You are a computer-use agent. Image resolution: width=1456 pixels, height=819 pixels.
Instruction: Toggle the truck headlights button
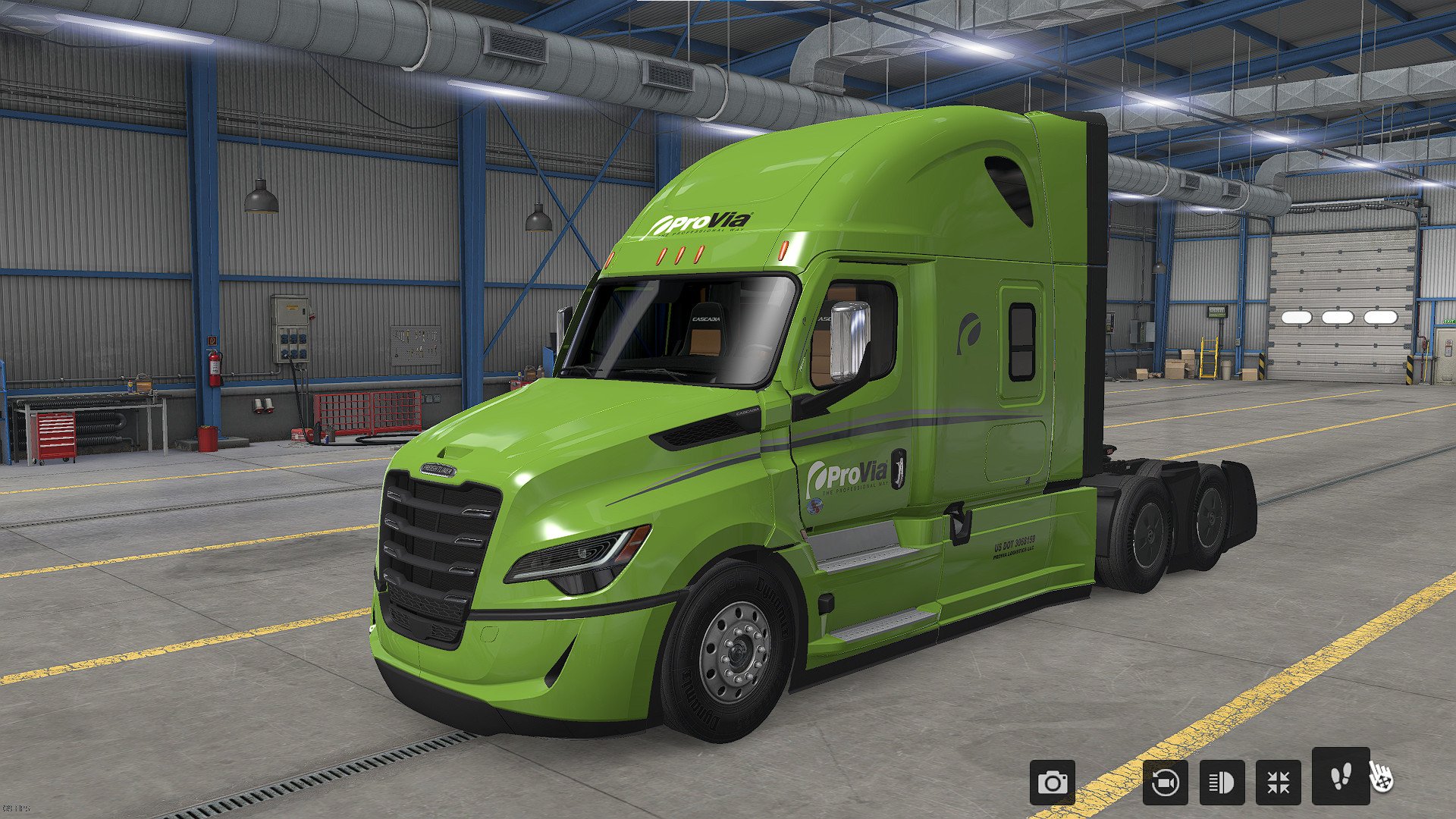point(1222,782)
